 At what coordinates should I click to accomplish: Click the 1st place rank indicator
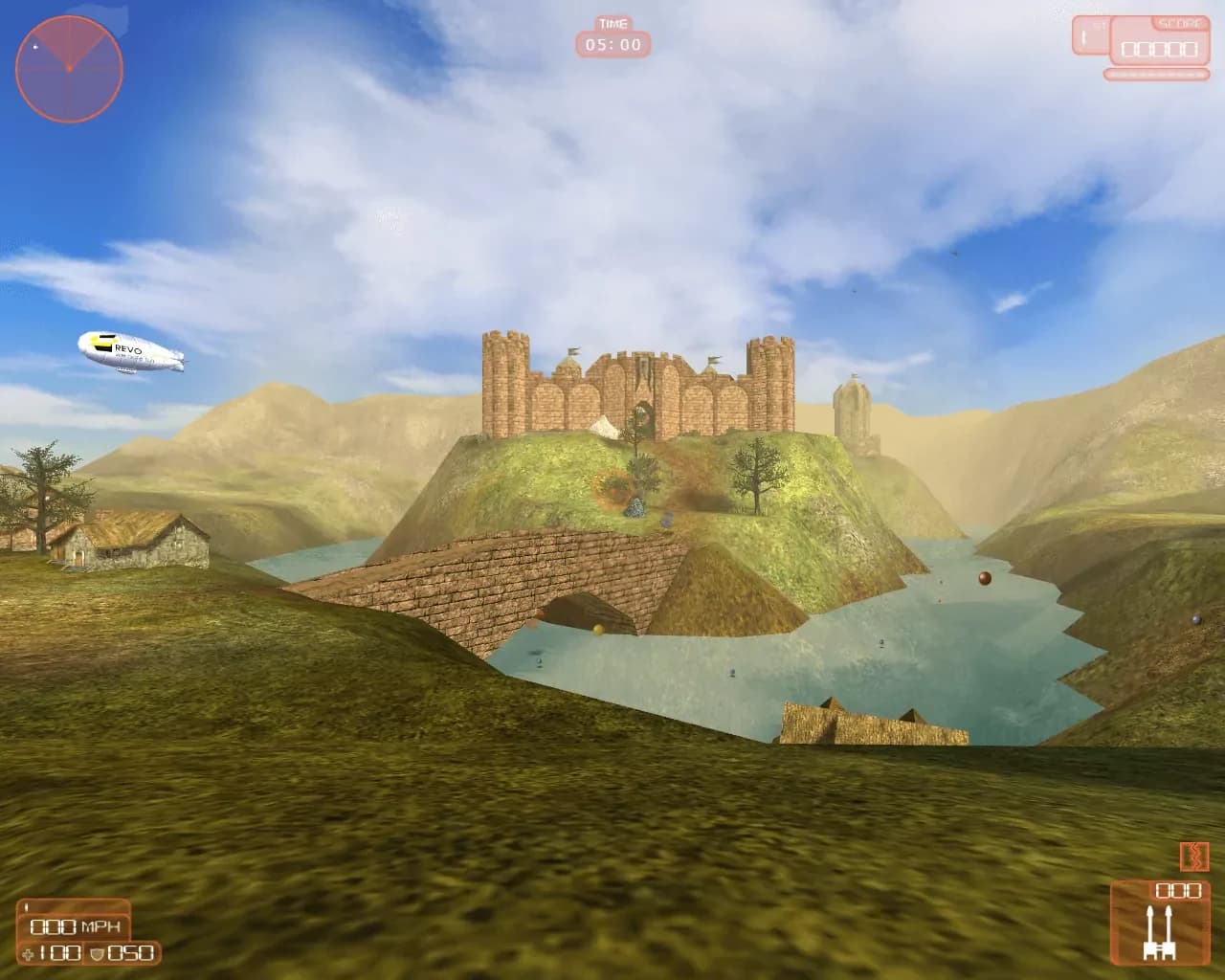(1091, 36)
